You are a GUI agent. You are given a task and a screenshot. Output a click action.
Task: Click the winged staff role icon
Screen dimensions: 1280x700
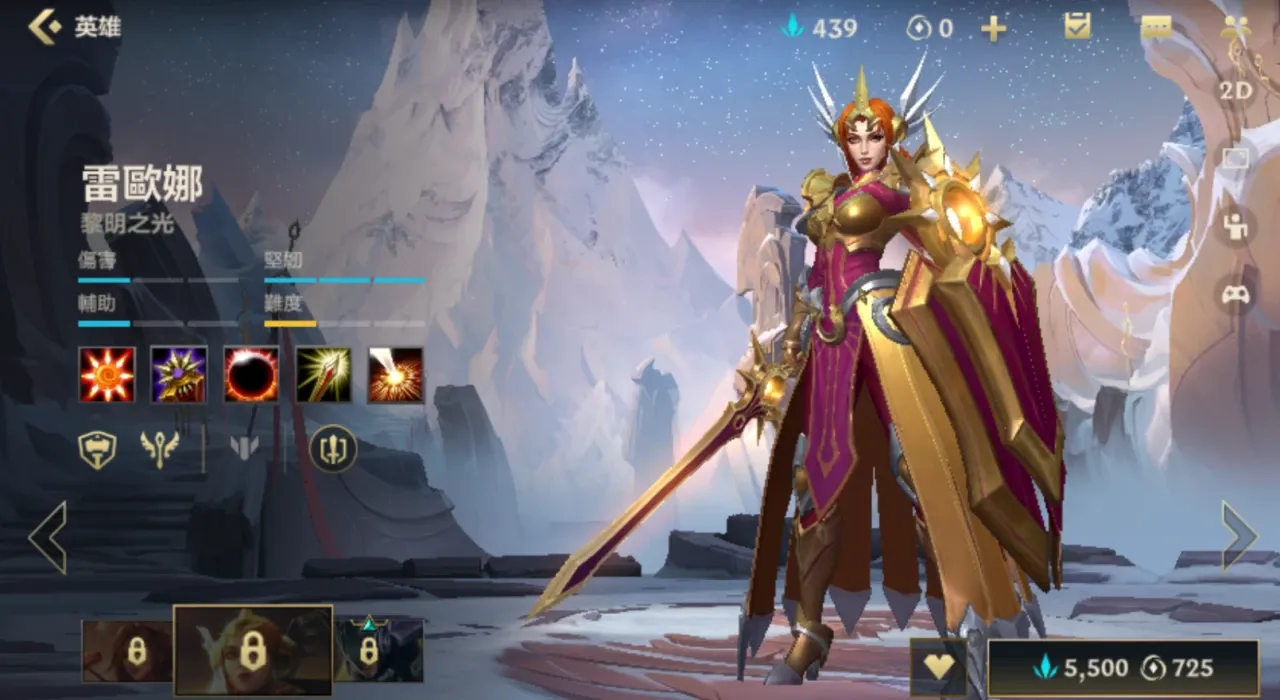pos(160,450)
